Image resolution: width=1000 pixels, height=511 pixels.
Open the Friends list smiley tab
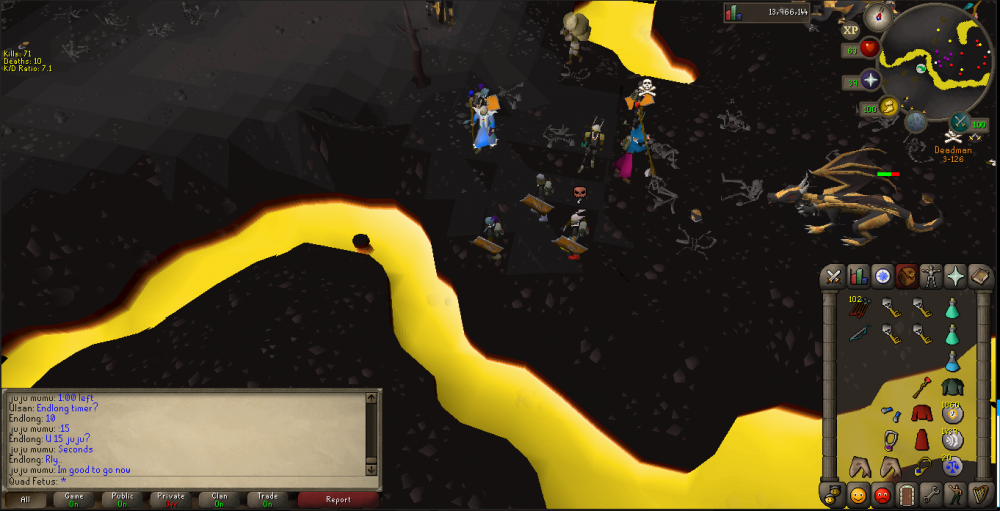click(x=857, y=494)
